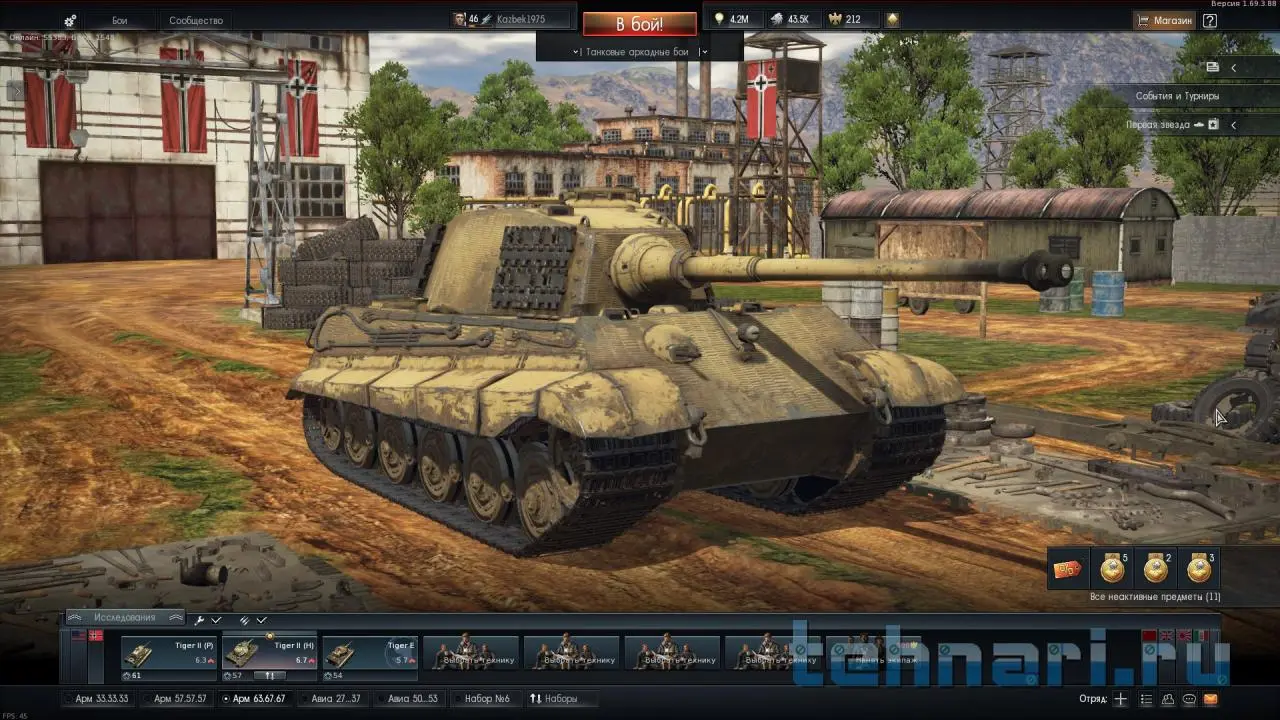Screen dimensions: 1280x720
Task: Select the Tiger II (H) vehicle slot
Action: [270, 653]
